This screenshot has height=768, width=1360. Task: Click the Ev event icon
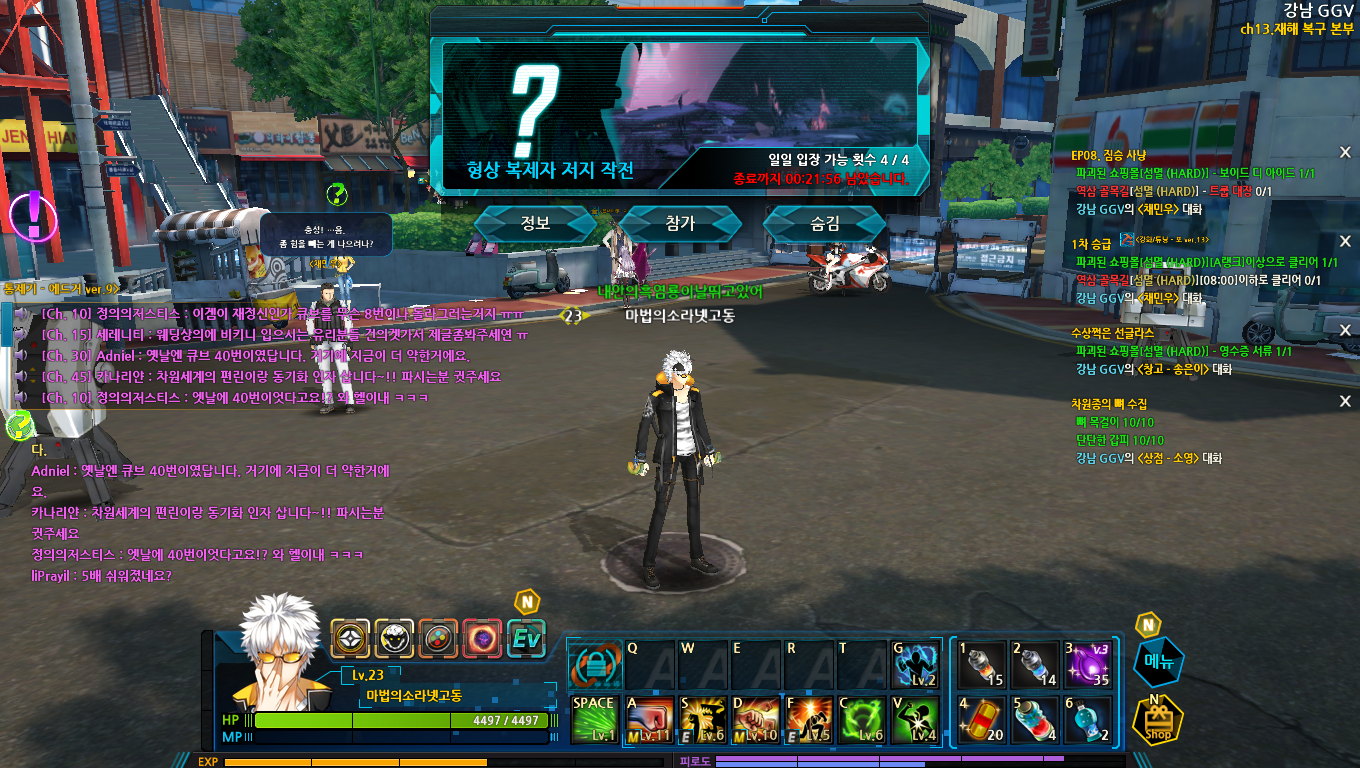click(x=526, y=638)
